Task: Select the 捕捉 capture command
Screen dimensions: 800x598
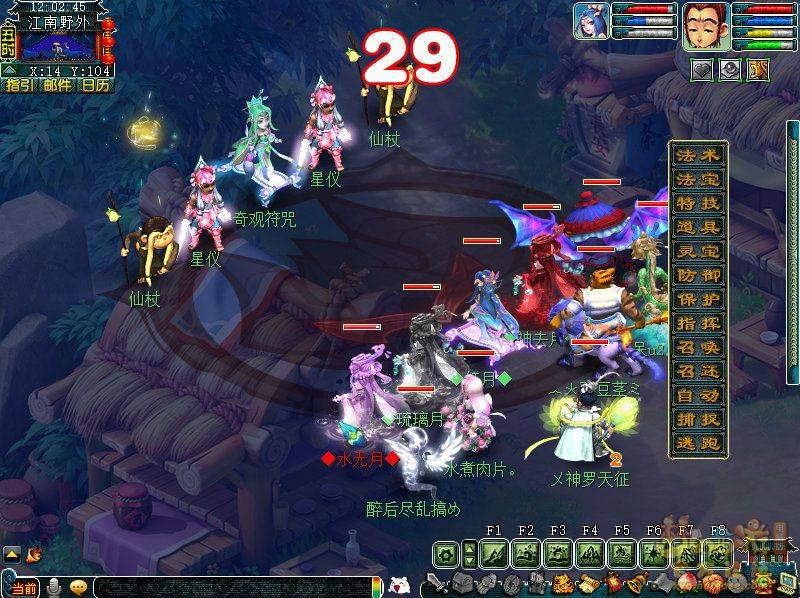Action: [x=697, y=418]
